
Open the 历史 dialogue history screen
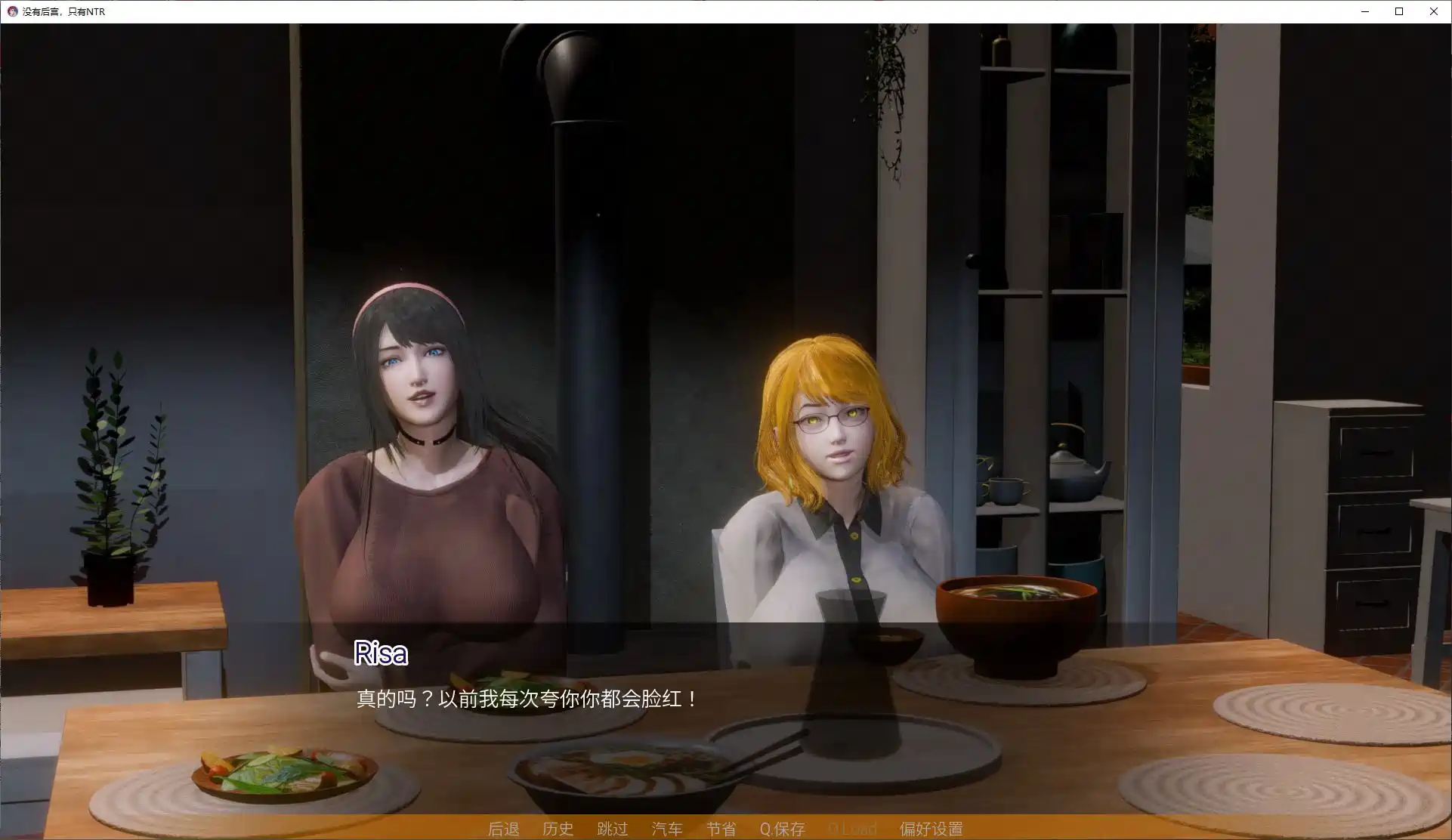tap(558, 829)
